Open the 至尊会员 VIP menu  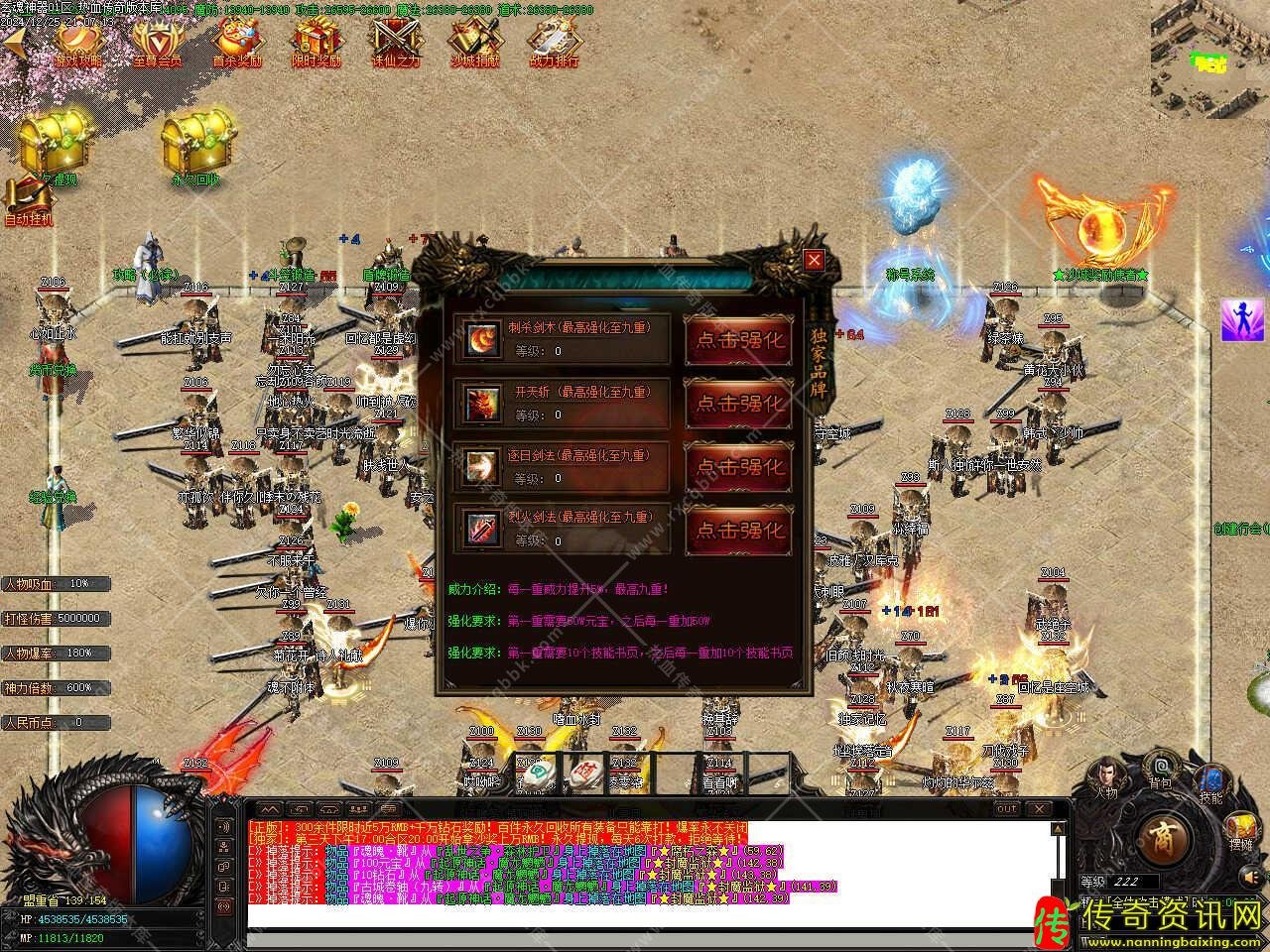(x=157, y=43)
